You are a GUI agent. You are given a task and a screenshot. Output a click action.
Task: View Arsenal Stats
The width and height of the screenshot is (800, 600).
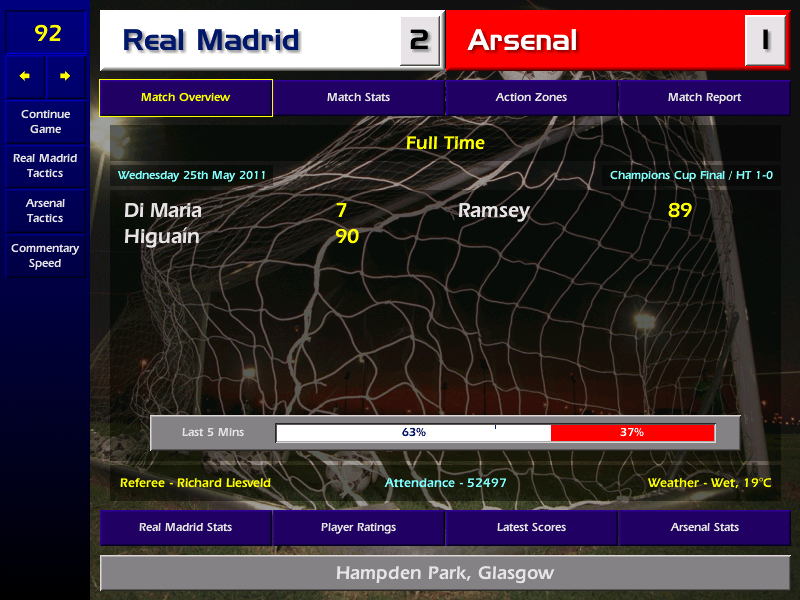tap(704, 527)
